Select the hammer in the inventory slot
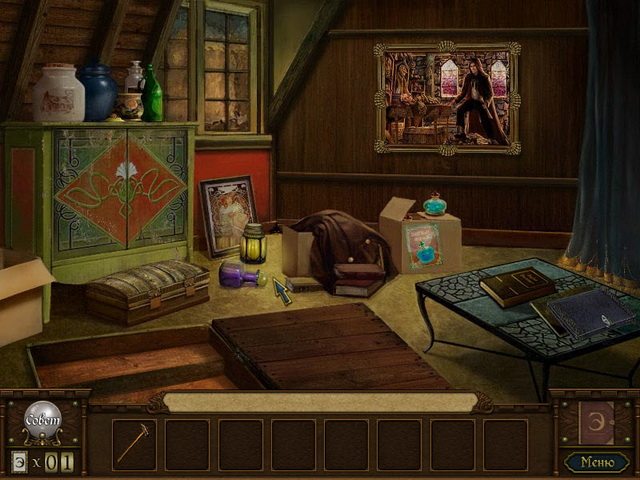The width and height of the screenshot is (640, 480). [x=133, y=443]
